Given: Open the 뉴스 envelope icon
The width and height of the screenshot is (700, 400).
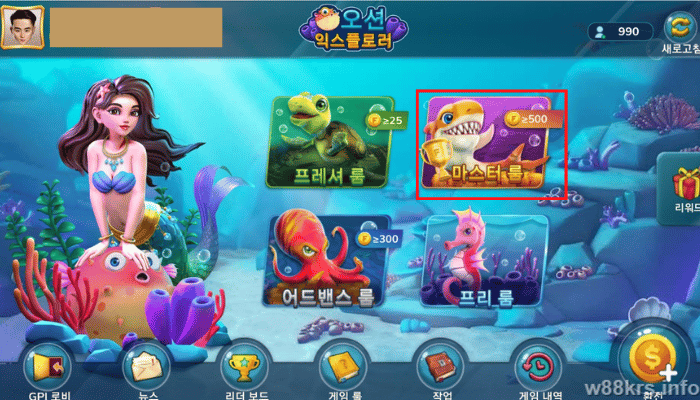Looking at the screenshot, I should pos(145,369).
